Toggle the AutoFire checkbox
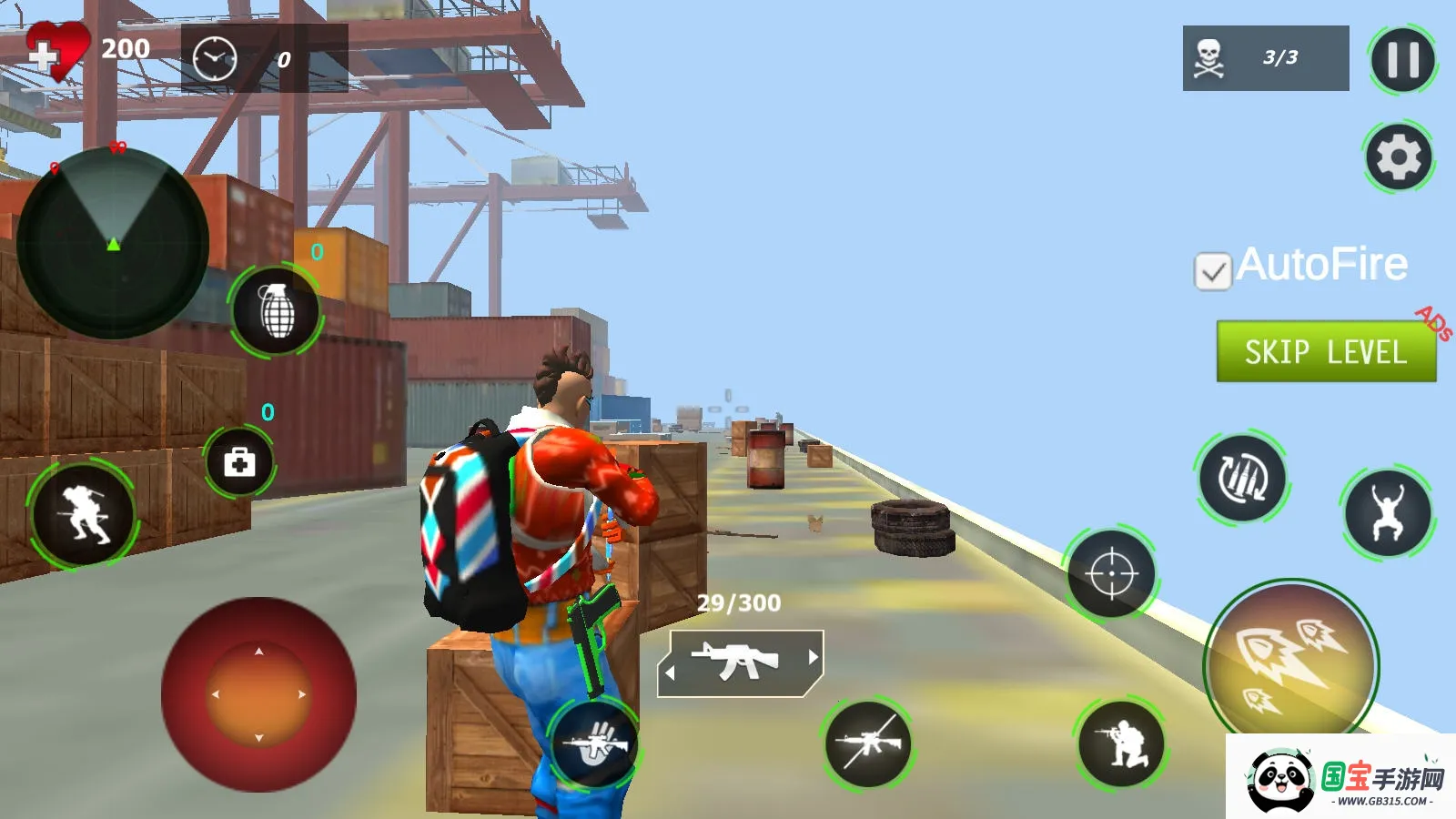1456x819 pixels. [x=1212, y=271]
